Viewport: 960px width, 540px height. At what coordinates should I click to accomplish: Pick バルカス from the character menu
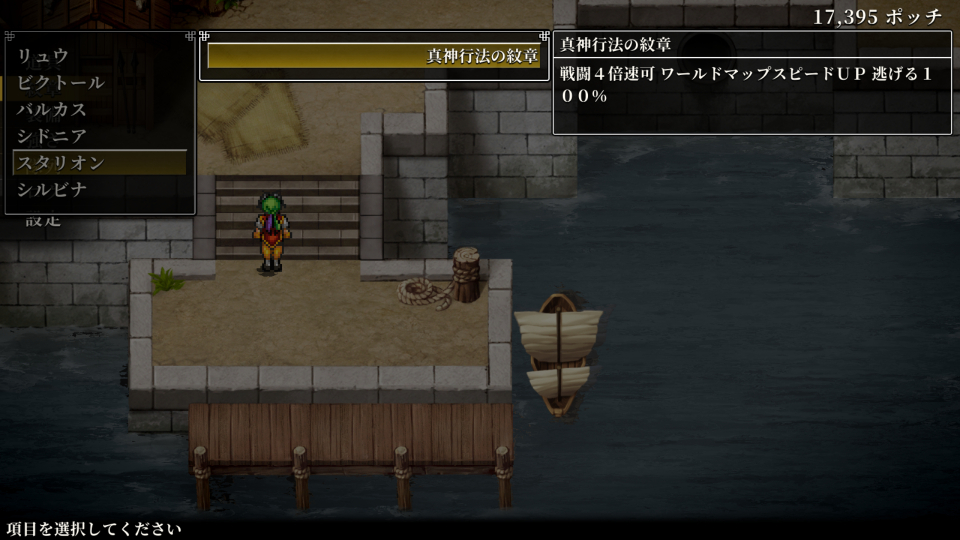52,109
